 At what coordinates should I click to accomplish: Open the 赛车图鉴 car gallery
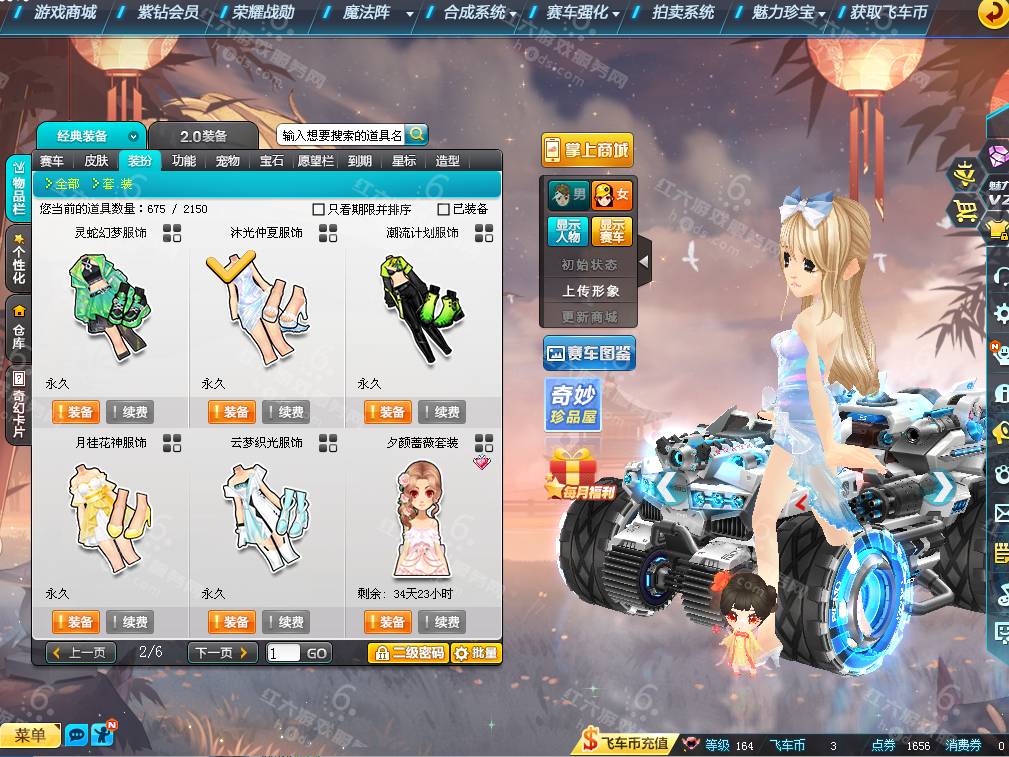pos(589,353)
